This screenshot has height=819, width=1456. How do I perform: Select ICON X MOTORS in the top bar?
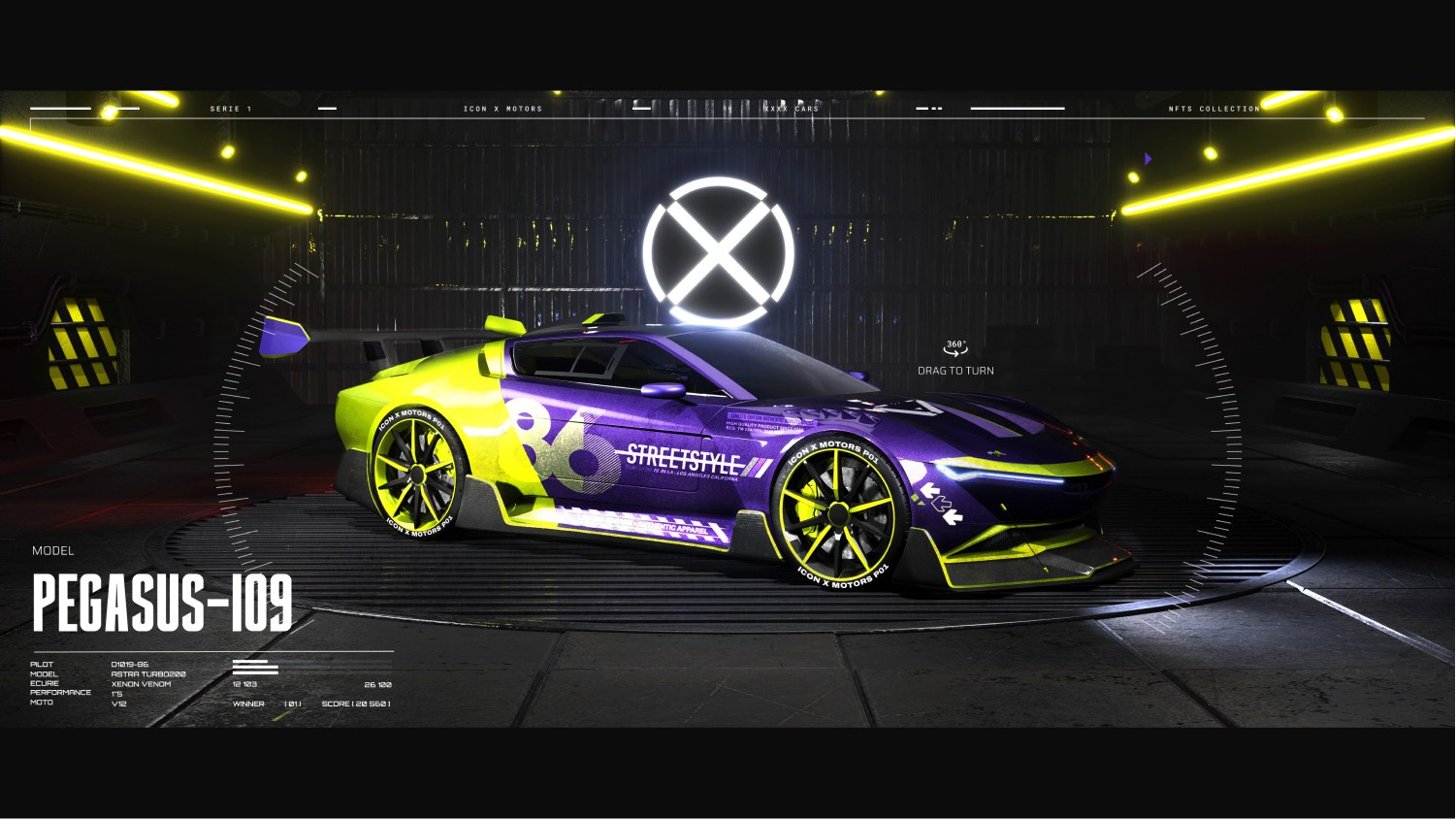click(502, 109)
